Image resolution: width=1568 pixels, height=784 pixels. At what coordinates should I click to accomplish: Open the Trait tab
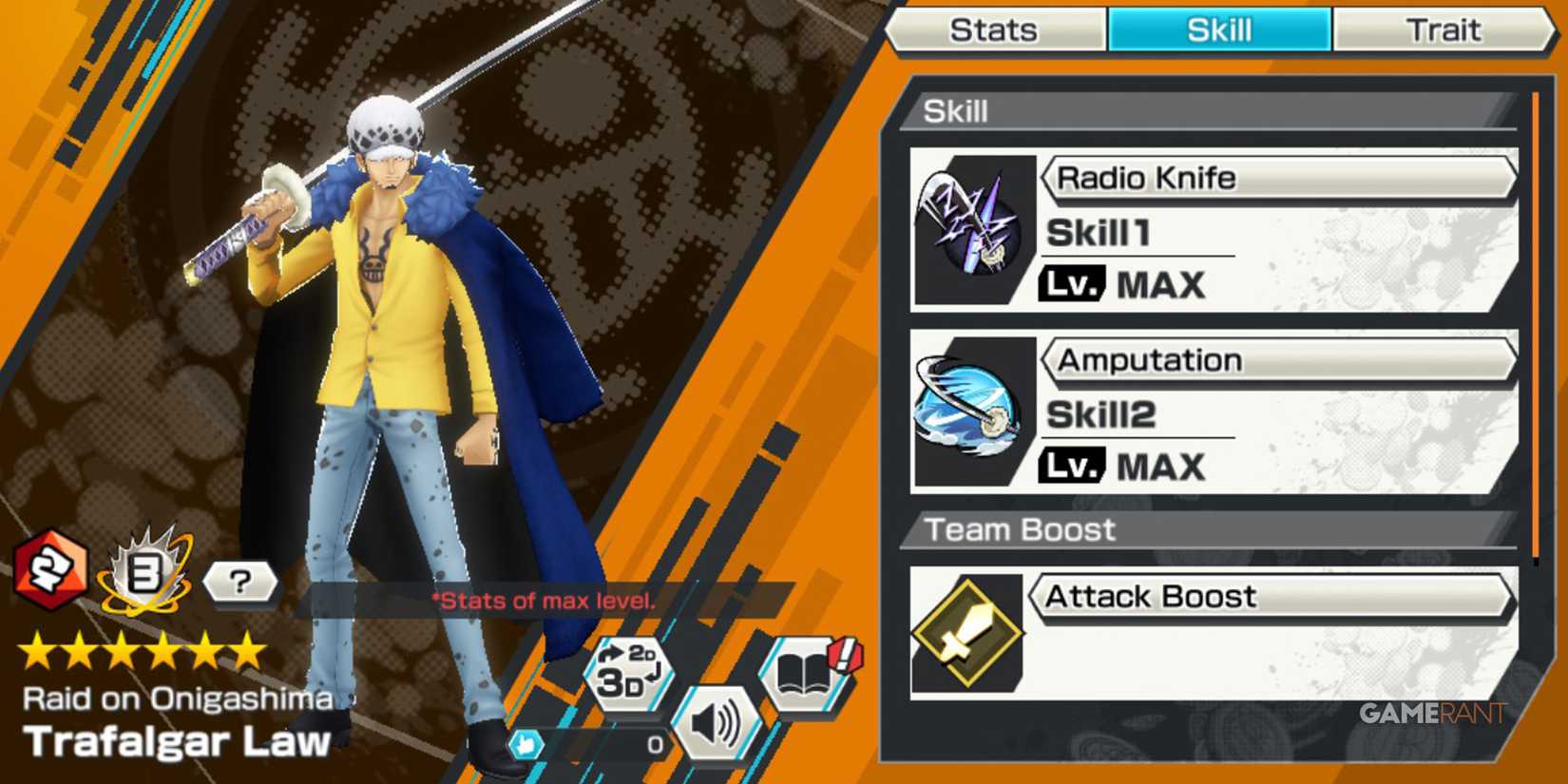(x=1444, y=29)
